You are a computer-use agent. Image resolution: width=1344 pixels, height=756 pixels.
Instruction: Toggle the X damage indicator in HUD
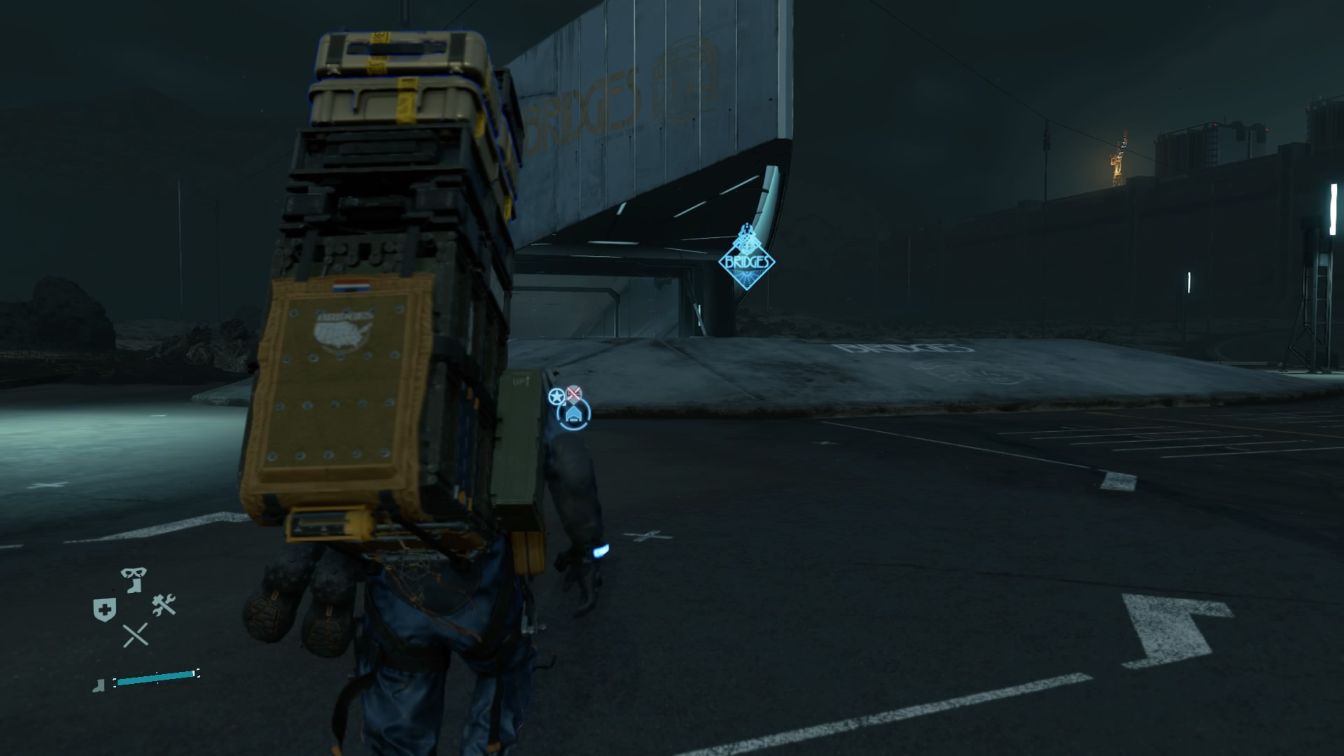pyautogui.click(x=135, y=634)
